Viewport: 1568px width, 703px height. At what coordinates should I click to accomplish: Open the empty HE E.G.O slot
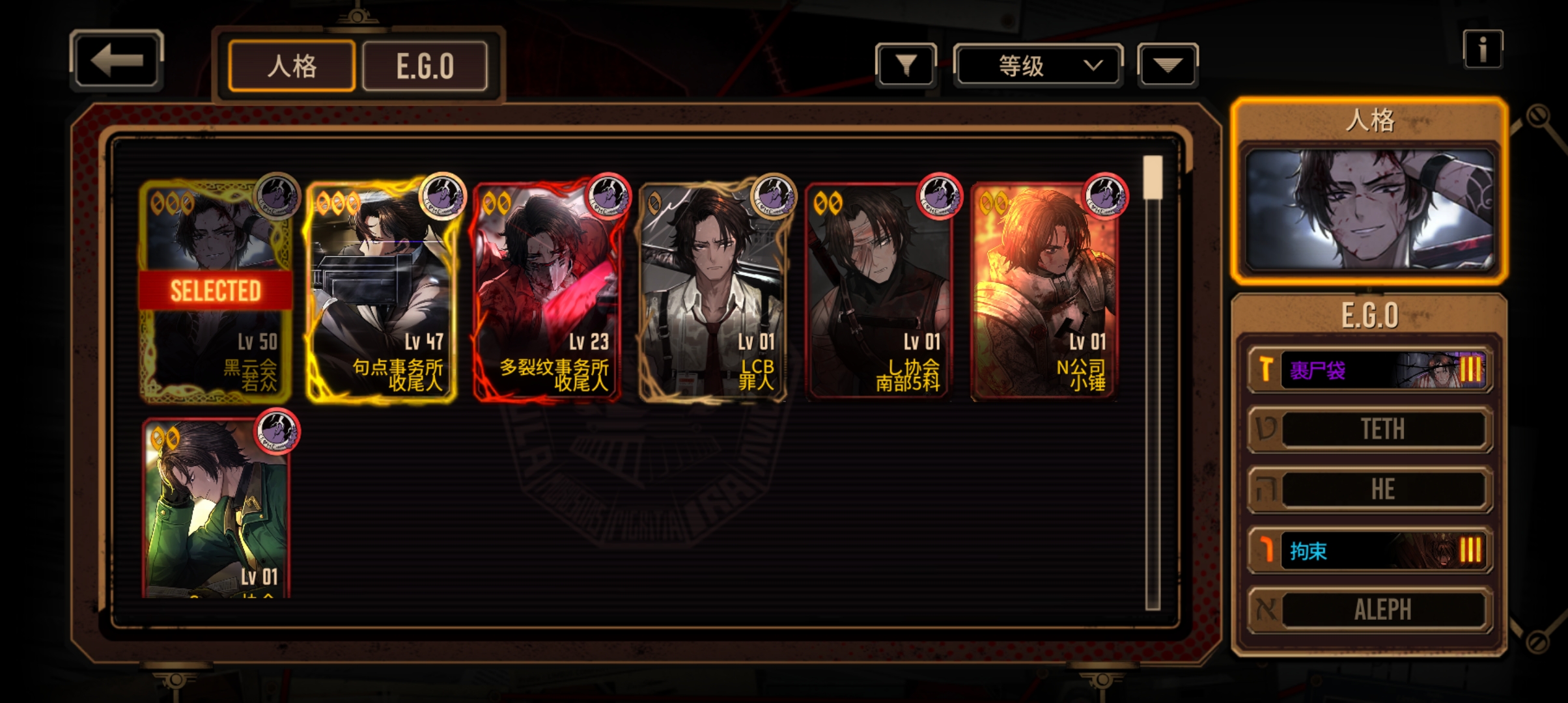[1369, 489]
